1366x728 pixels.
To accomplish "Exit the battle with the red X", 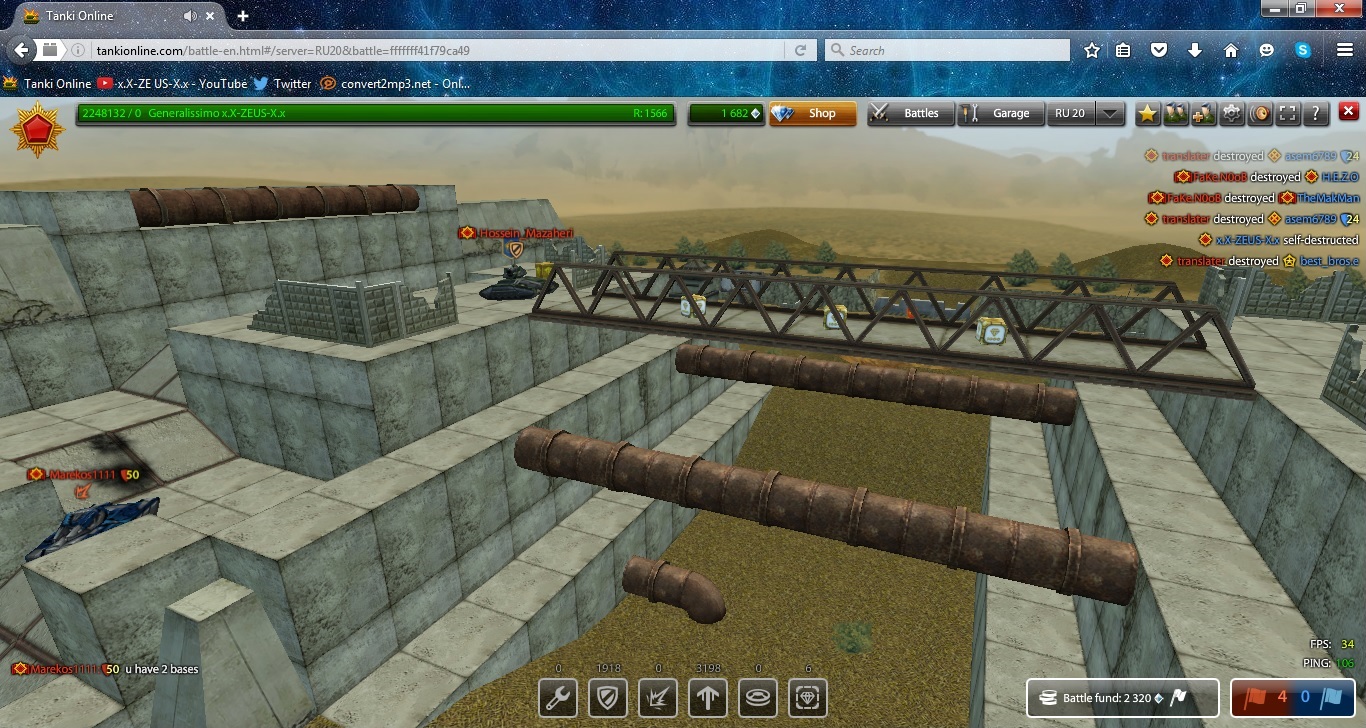I will point(1348,112).
